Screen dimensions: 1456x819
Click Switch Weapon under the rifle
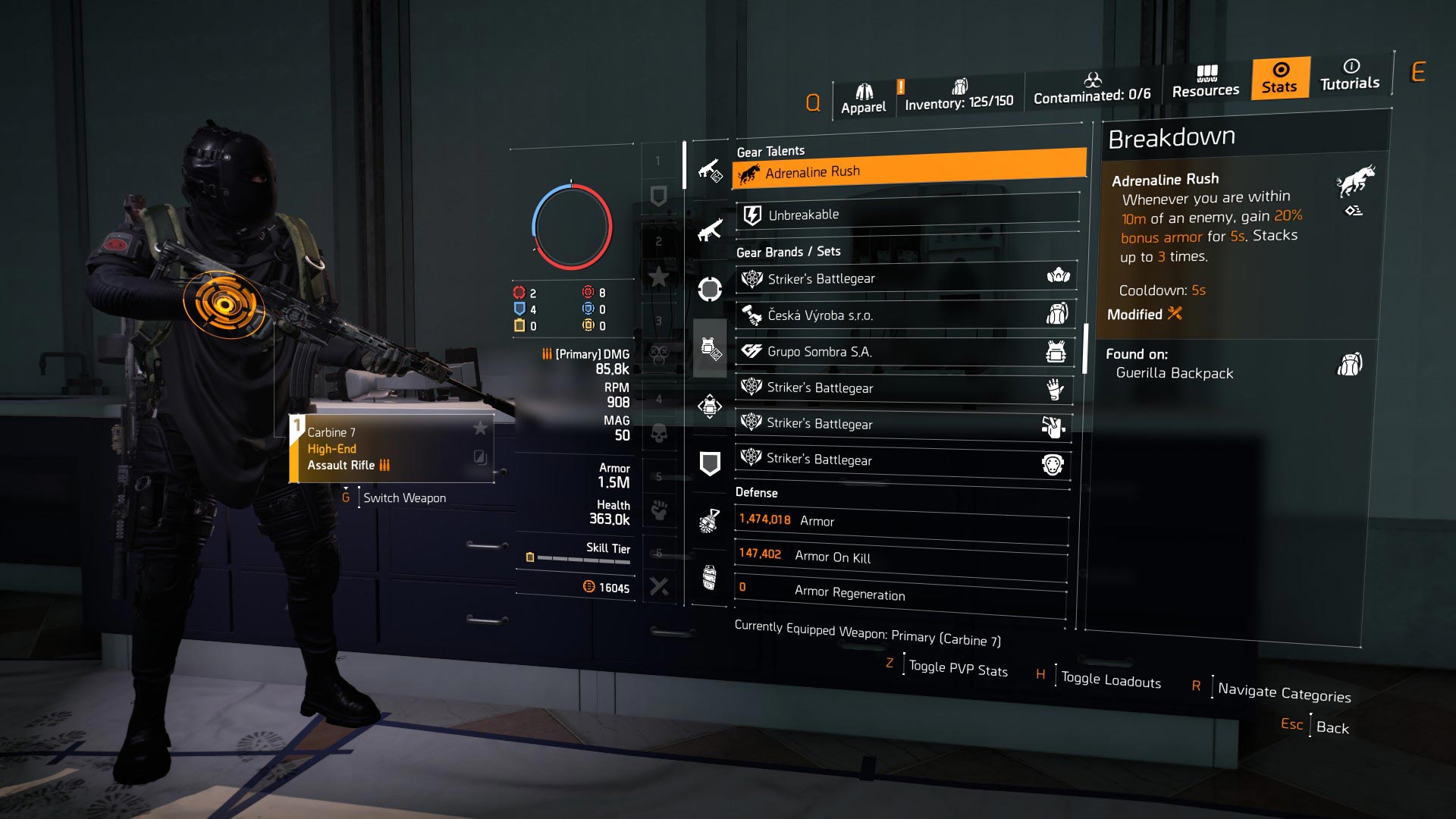pyautogui.click(x=404, y=497)
